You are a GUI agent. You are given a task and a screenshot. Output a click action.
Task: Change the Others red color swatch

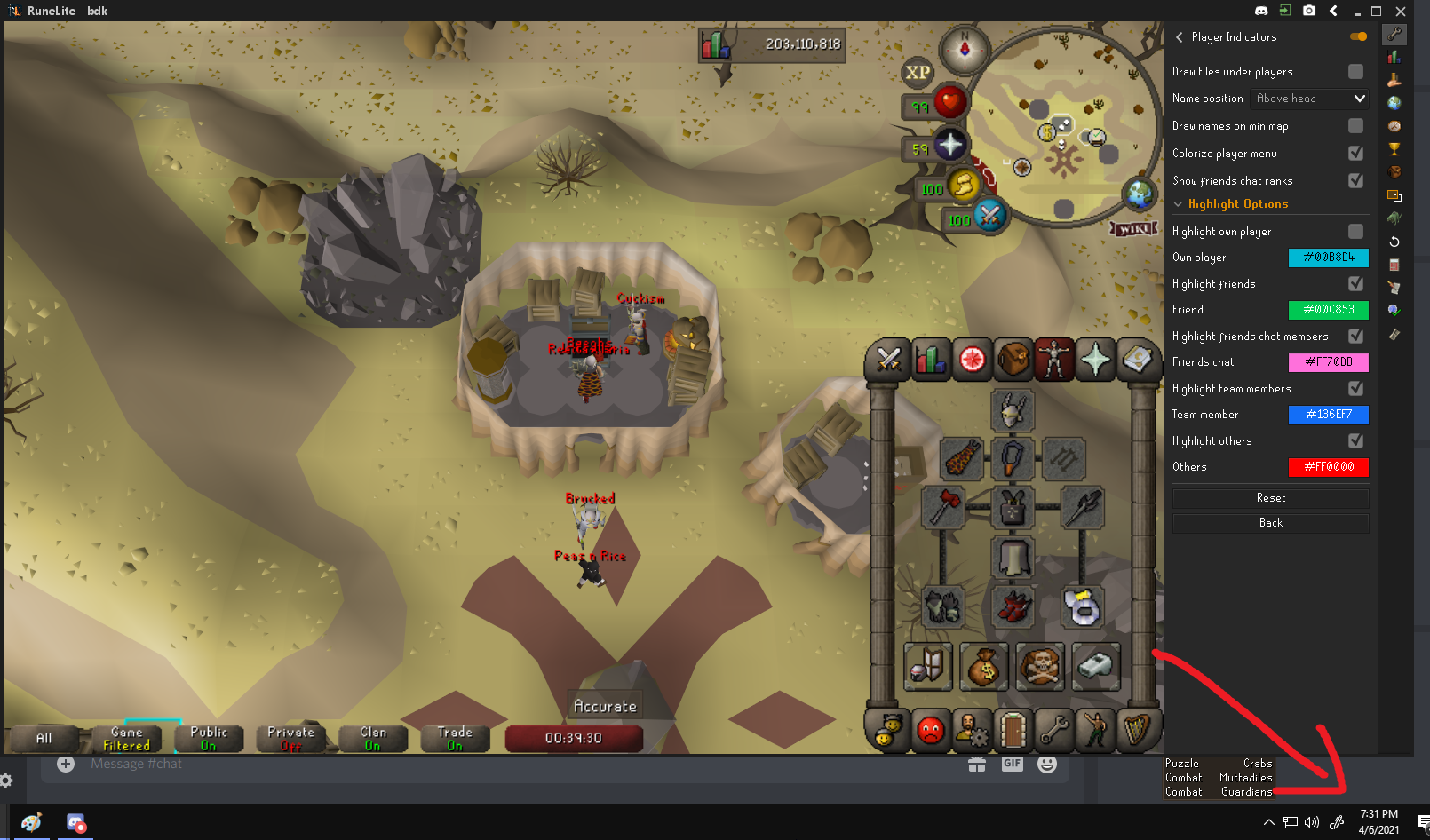pyautogui.click(x=1328, y=467)
